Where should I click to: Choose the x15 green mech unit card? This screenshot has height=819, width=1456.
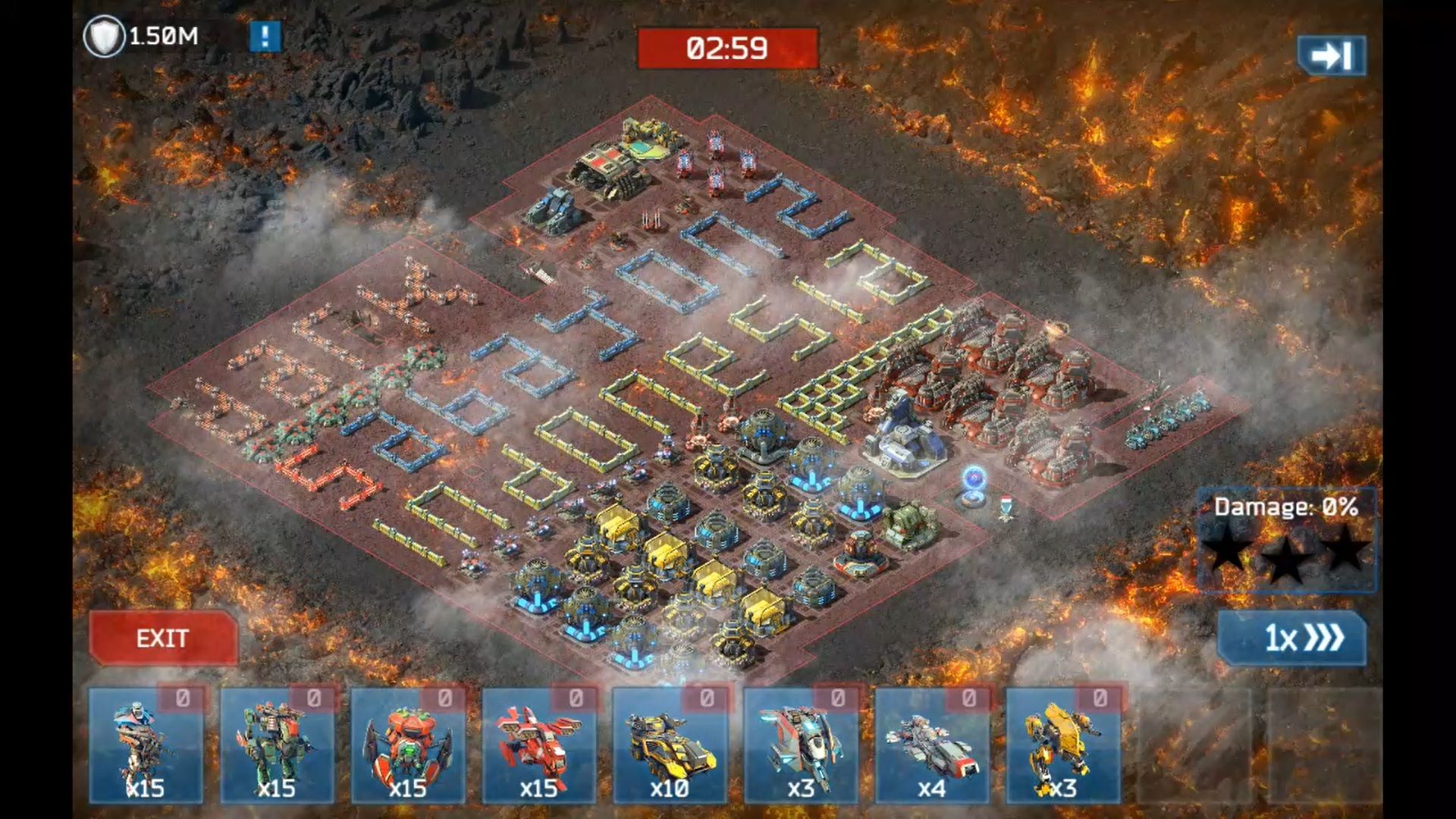click(277, 745)
